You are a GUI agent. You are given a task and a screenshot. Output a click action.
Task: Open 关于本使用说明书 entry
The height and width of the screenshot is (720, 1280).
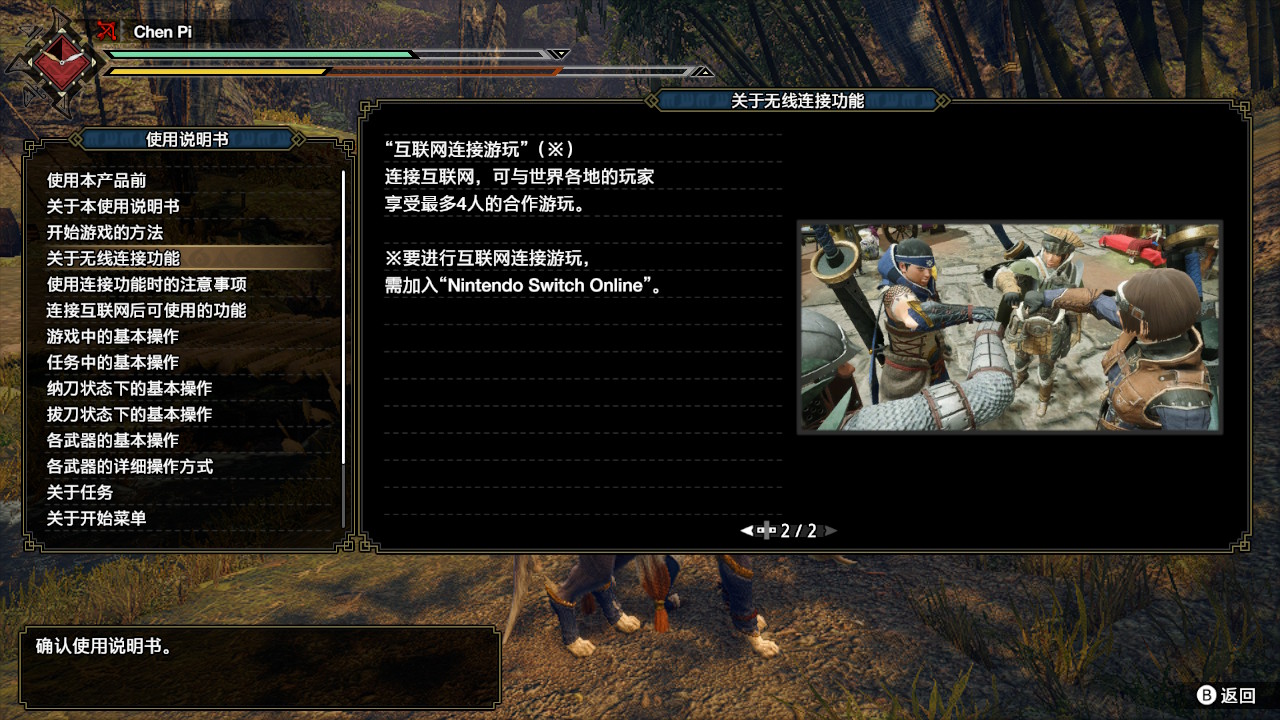click(x=113, y=206)
